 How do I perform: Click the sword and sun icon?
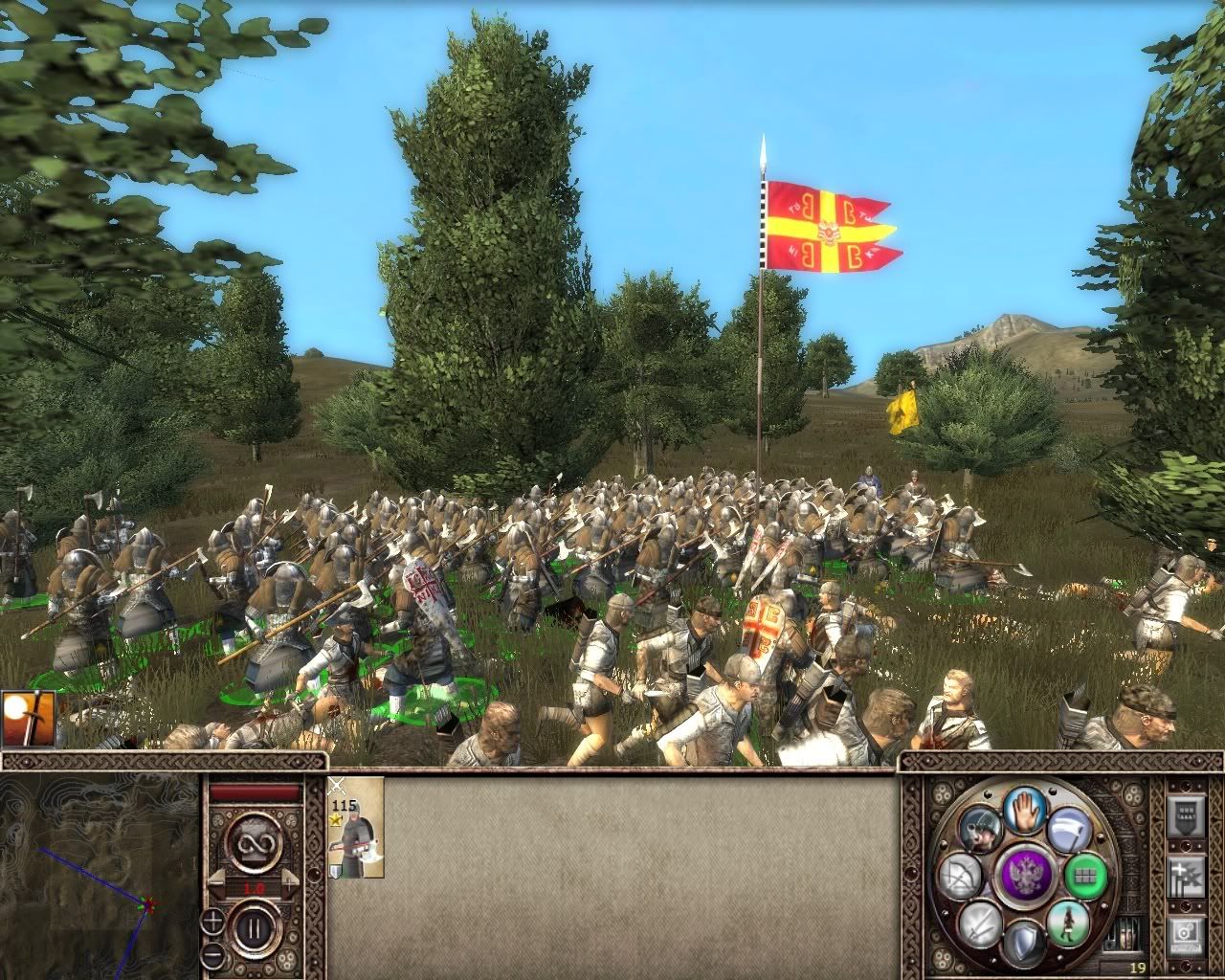click(29, 718)
